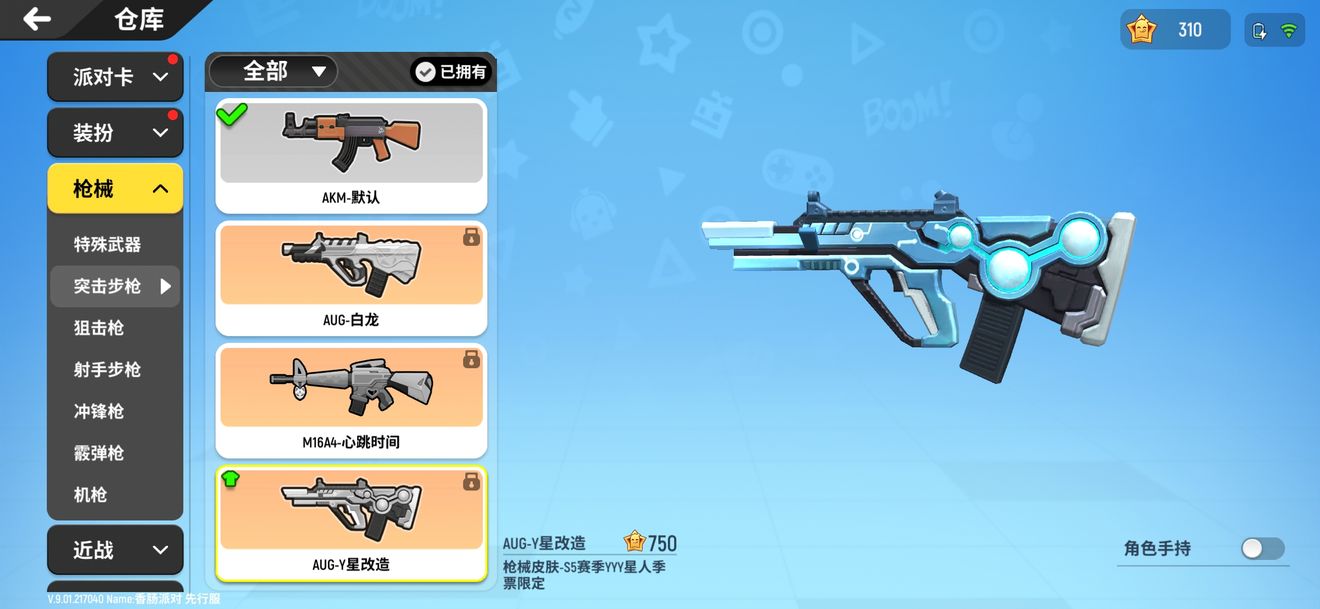This screenshot has width=1320, height=609.
Task: Open the 射手步枪 subcategory
Action: pos(107,370)
